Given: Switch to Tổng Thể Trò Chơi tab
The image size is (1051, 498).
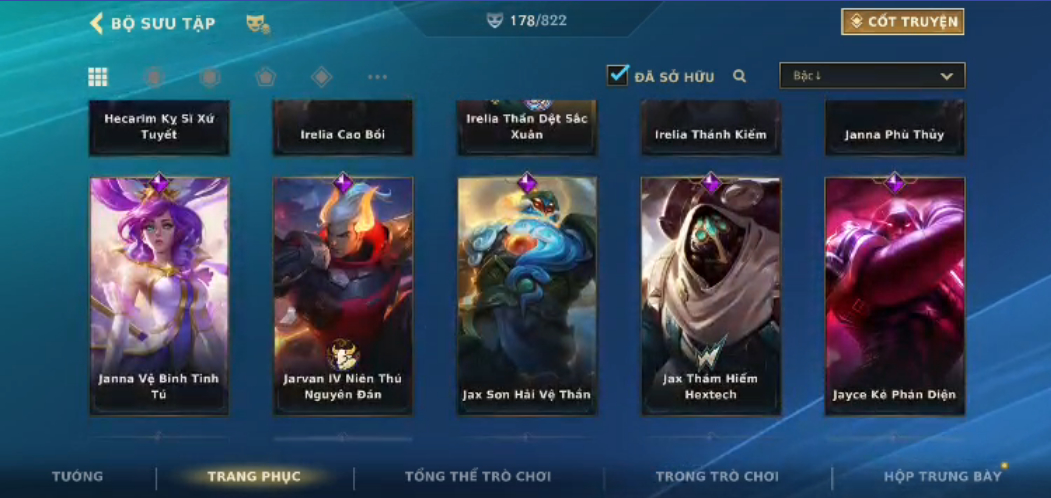Looking at the screenshot, I should pos(478,477).
